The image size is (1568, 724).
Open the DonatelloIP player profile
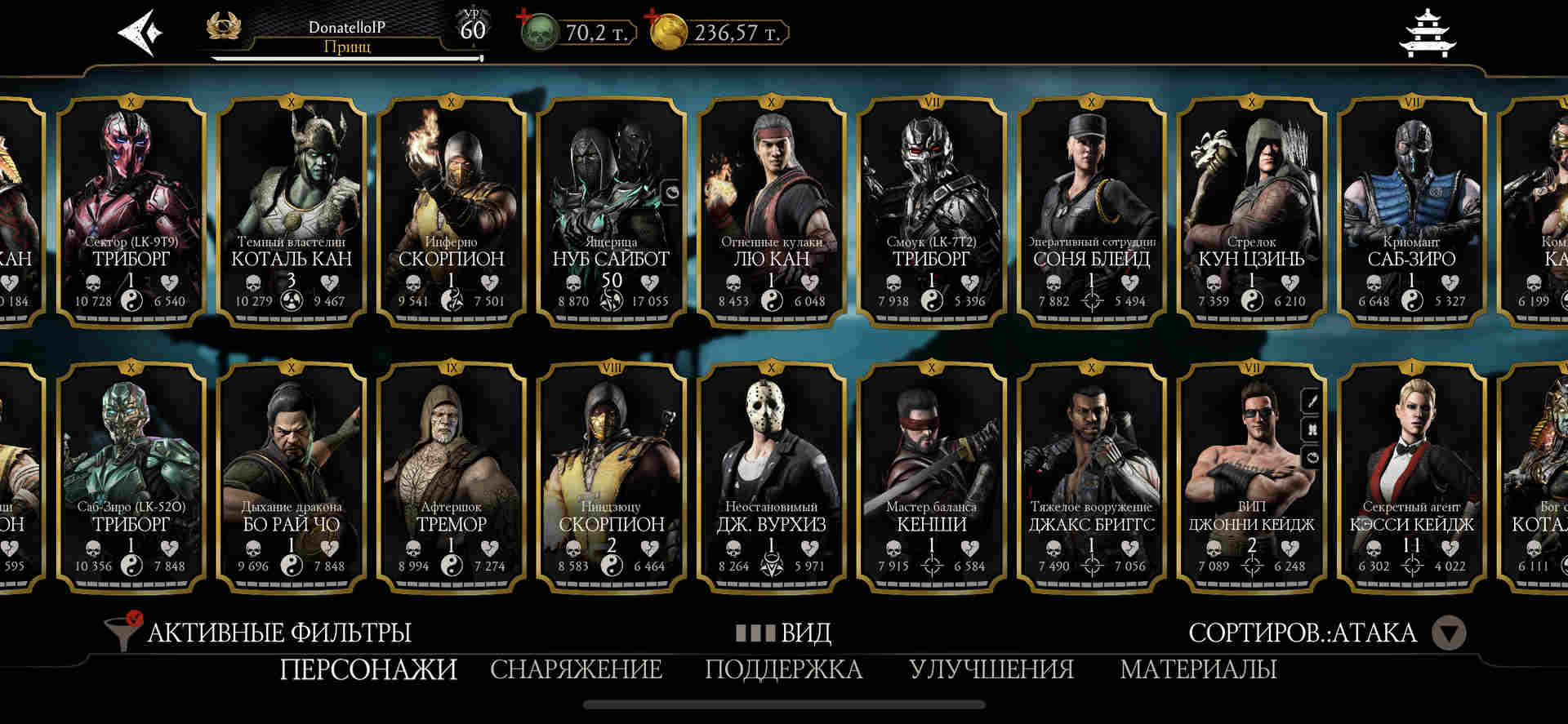point(346,36)
